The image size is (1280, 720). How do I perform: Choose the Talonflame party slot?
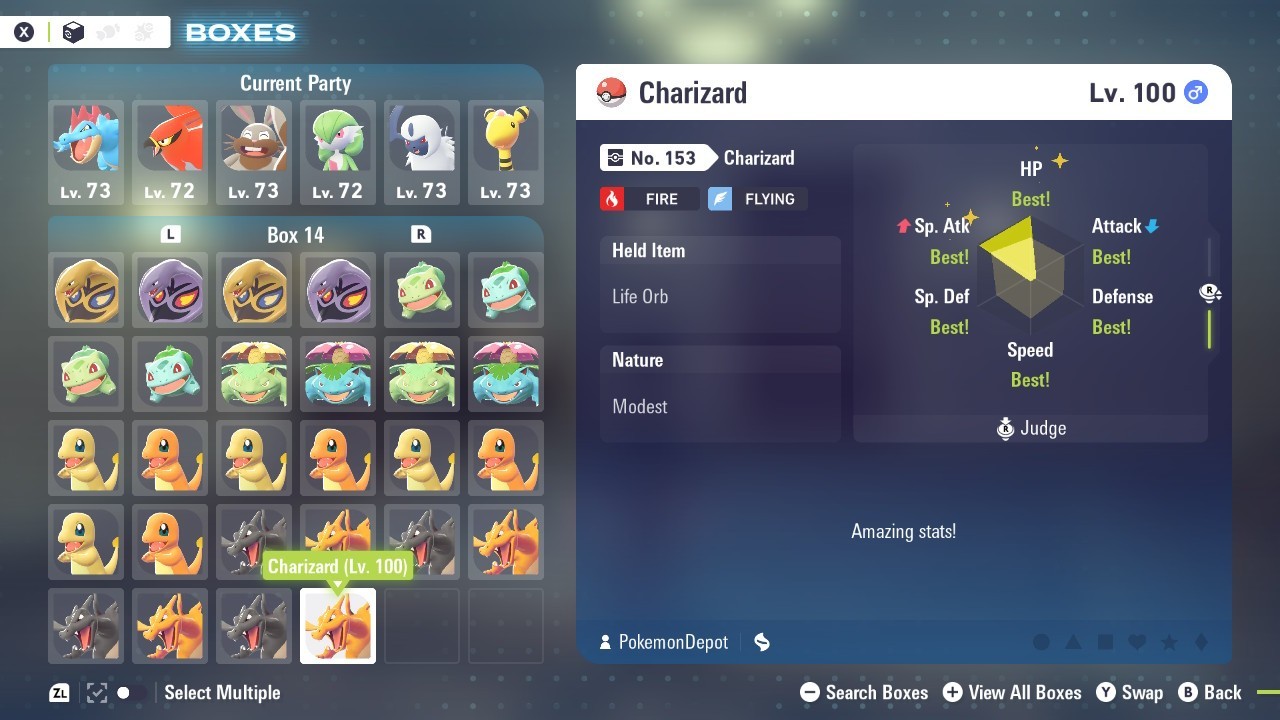170,152
